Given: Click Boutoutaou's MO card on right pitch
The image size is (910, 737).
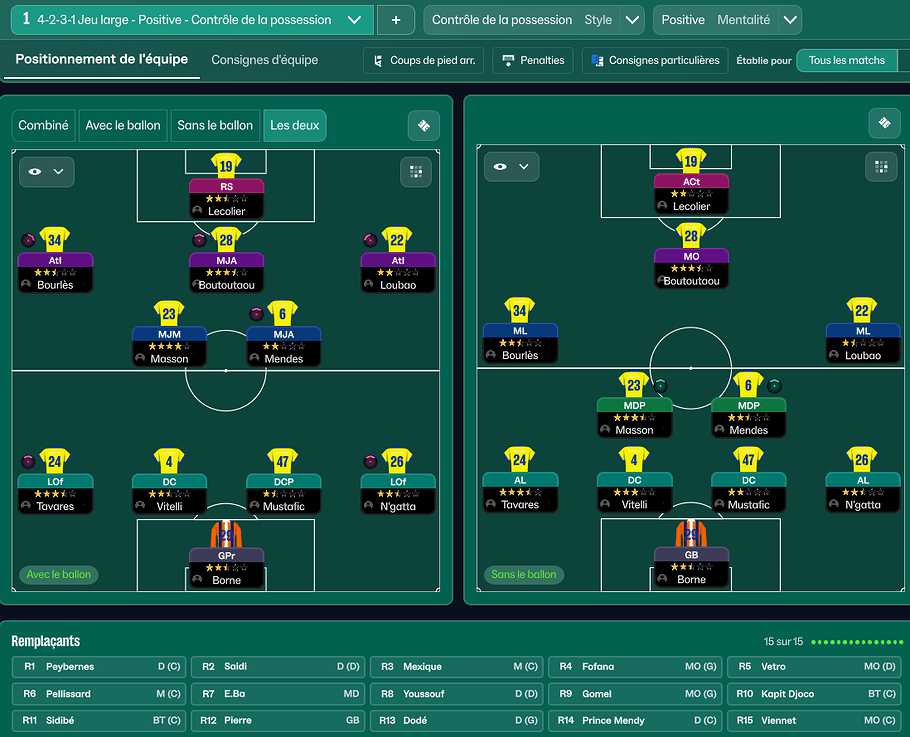Looking at the screenshot, I should click(691, 268).
